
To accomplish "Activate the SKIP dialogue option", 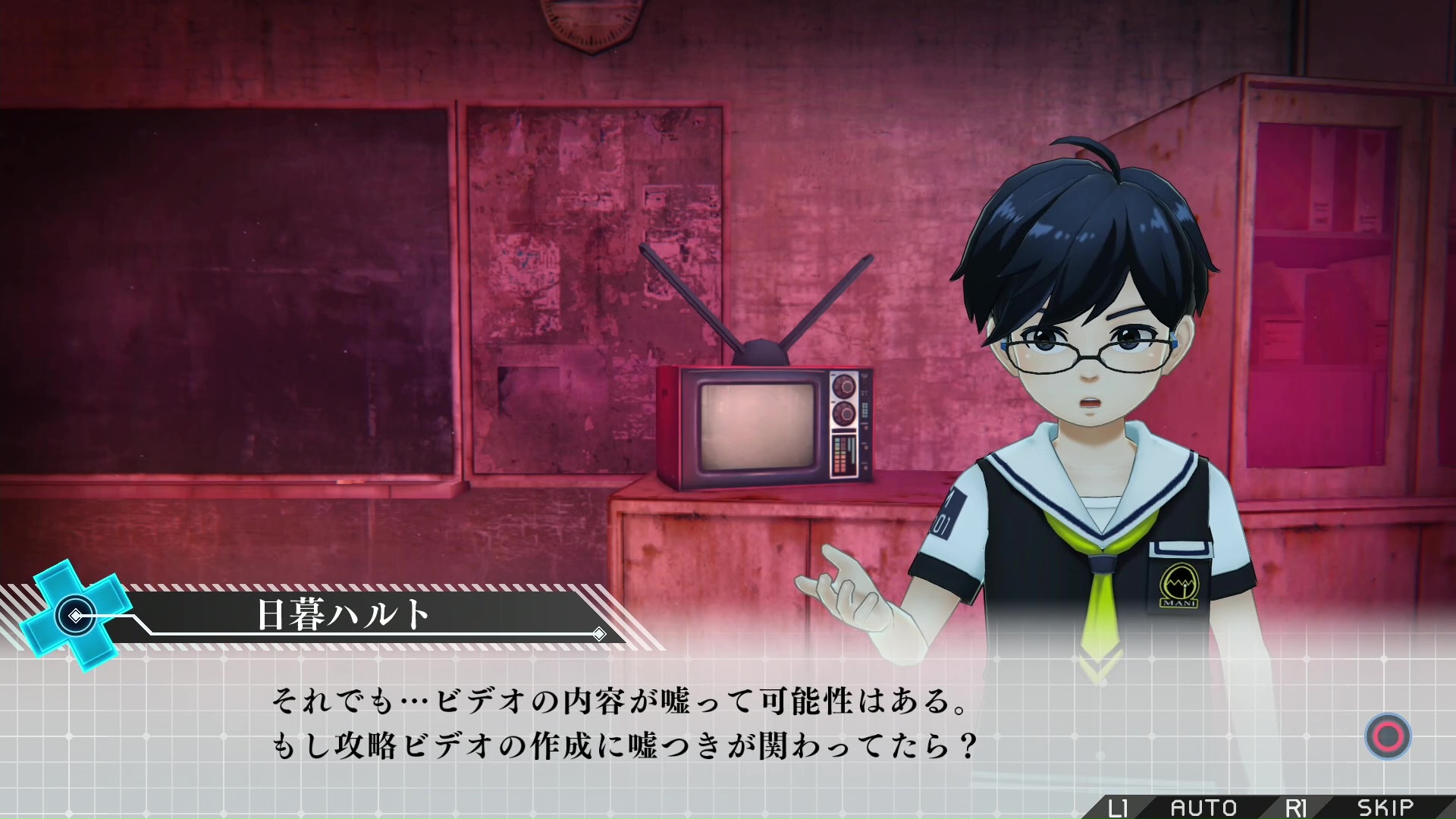I will (1385, 808).
